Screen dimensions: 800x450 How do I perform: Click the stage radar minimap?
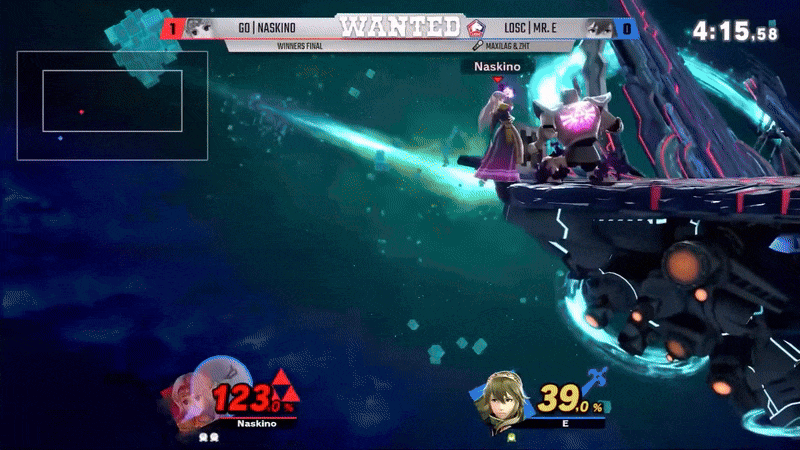point(112,106)
